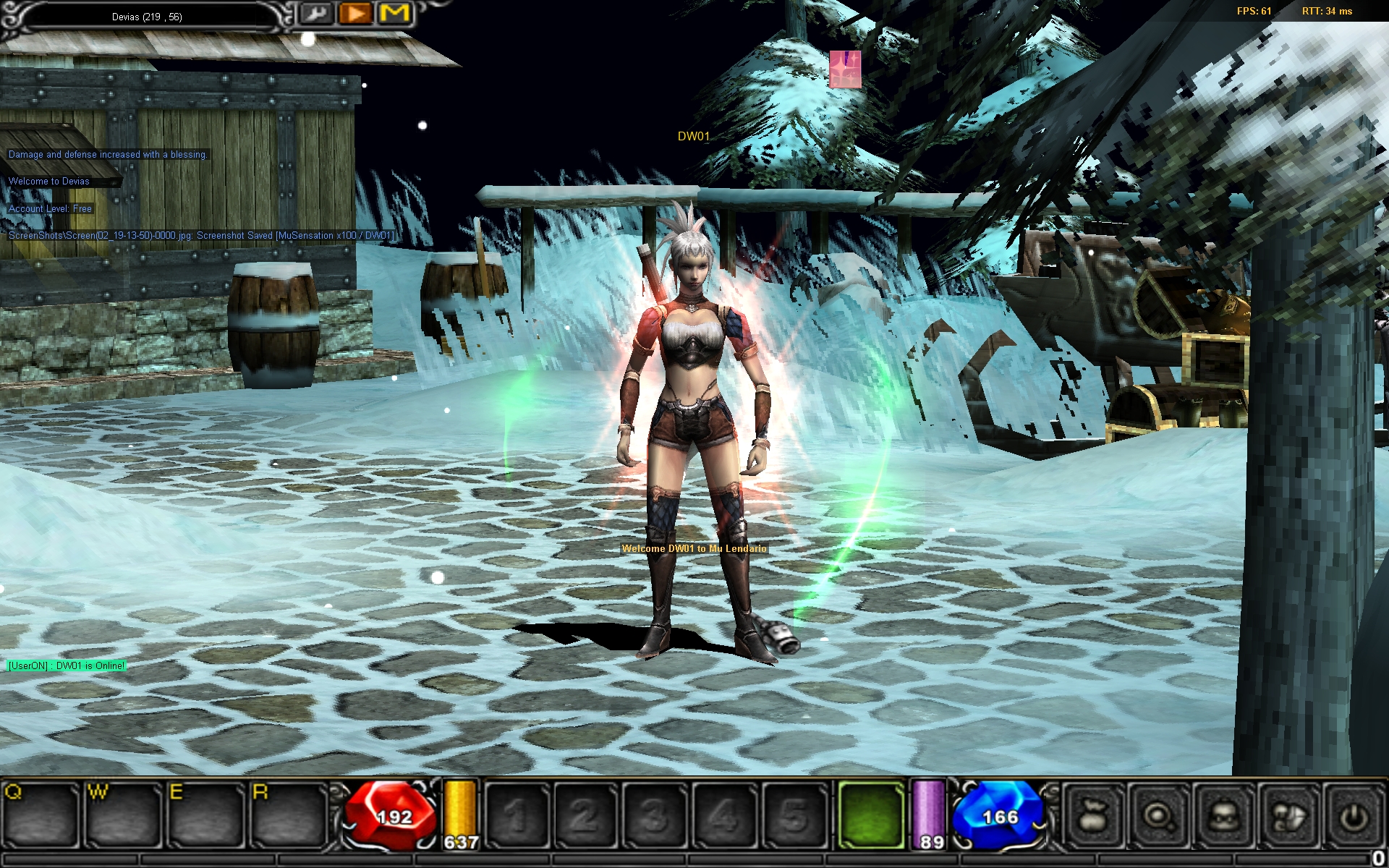1389x868 pixels.
Task: Open the wrench settings button
Action: click(x=315, y=14)
